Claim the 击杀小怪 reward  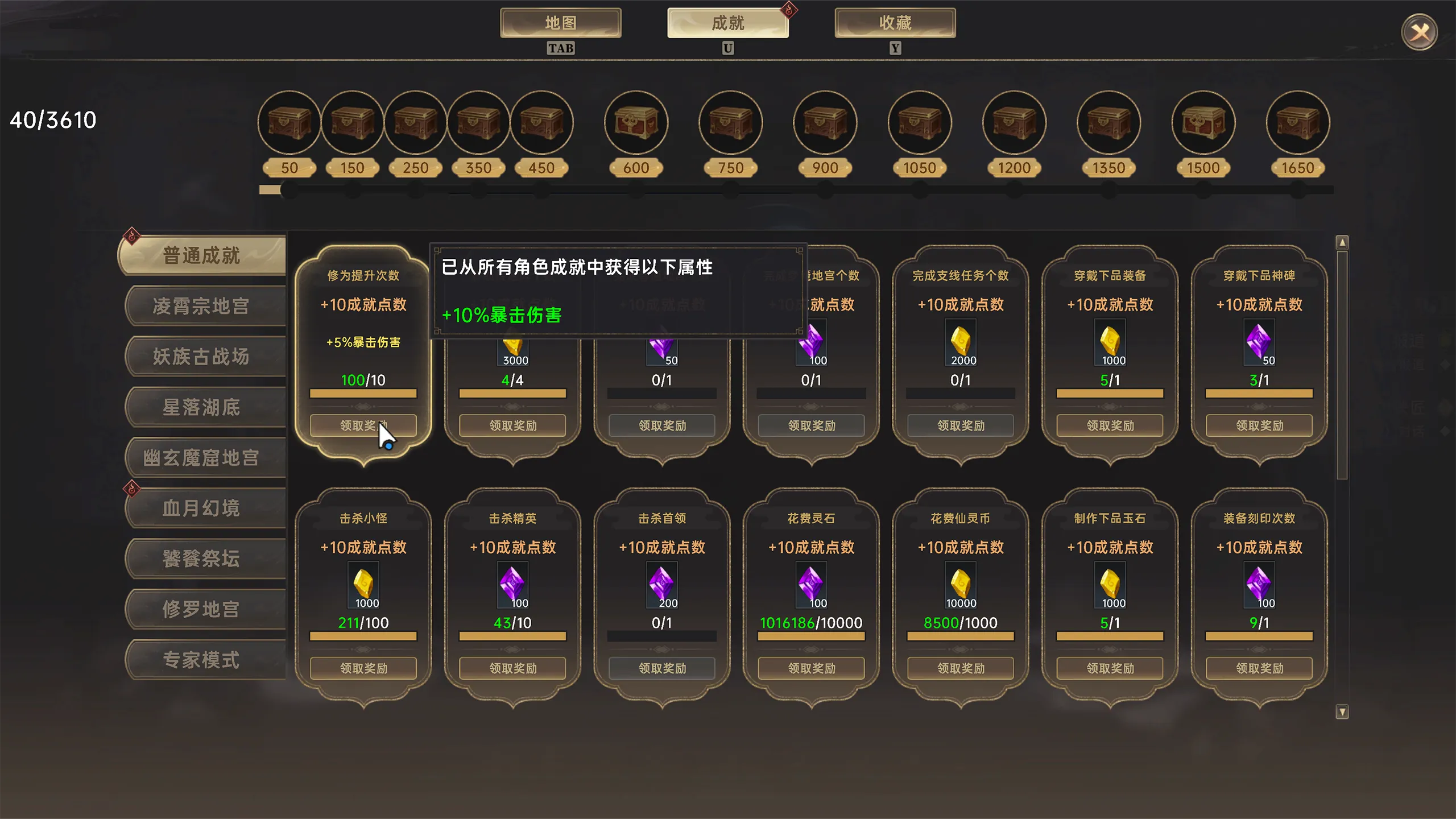[x=363, y=668]
